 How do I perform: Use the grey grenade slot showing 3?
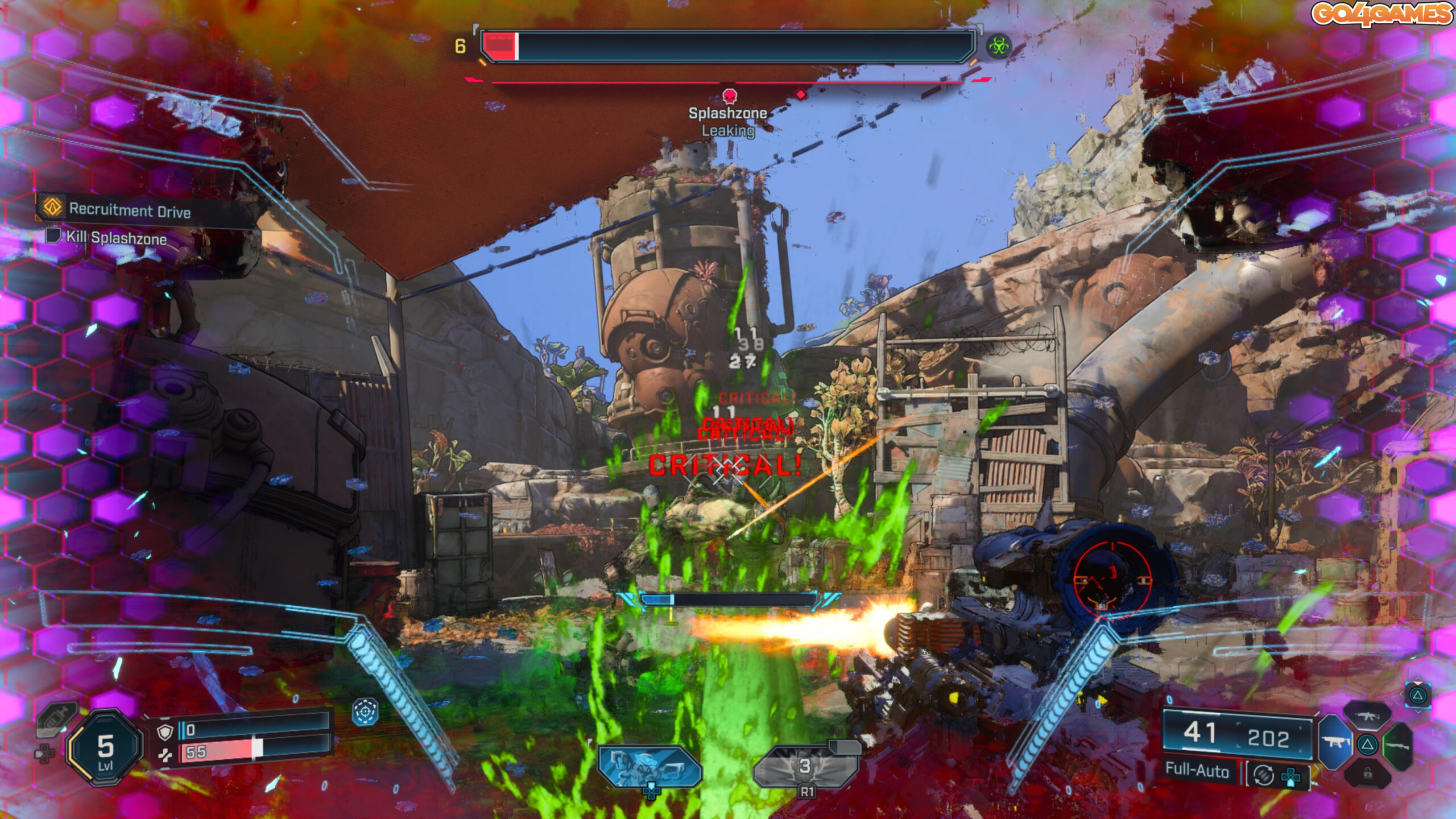pyautogui.click(x=805, y=767)
